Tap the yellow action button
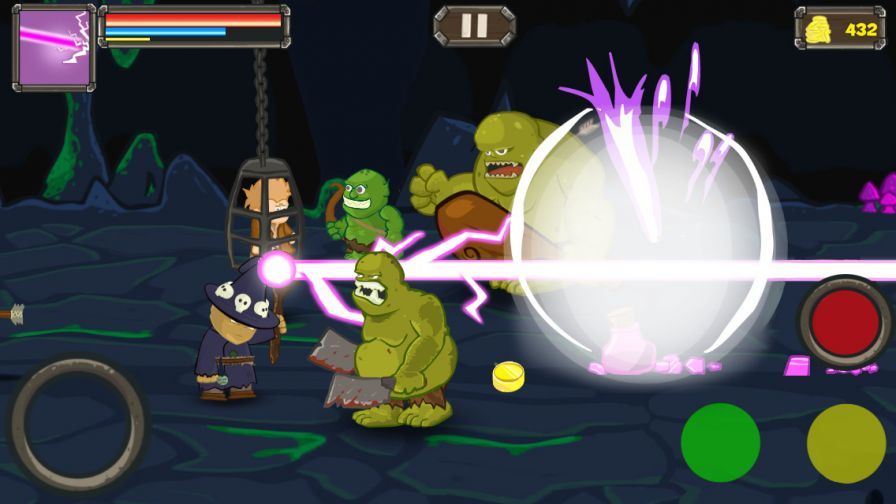This screenshot has height=504, width=896. point(846,443)
